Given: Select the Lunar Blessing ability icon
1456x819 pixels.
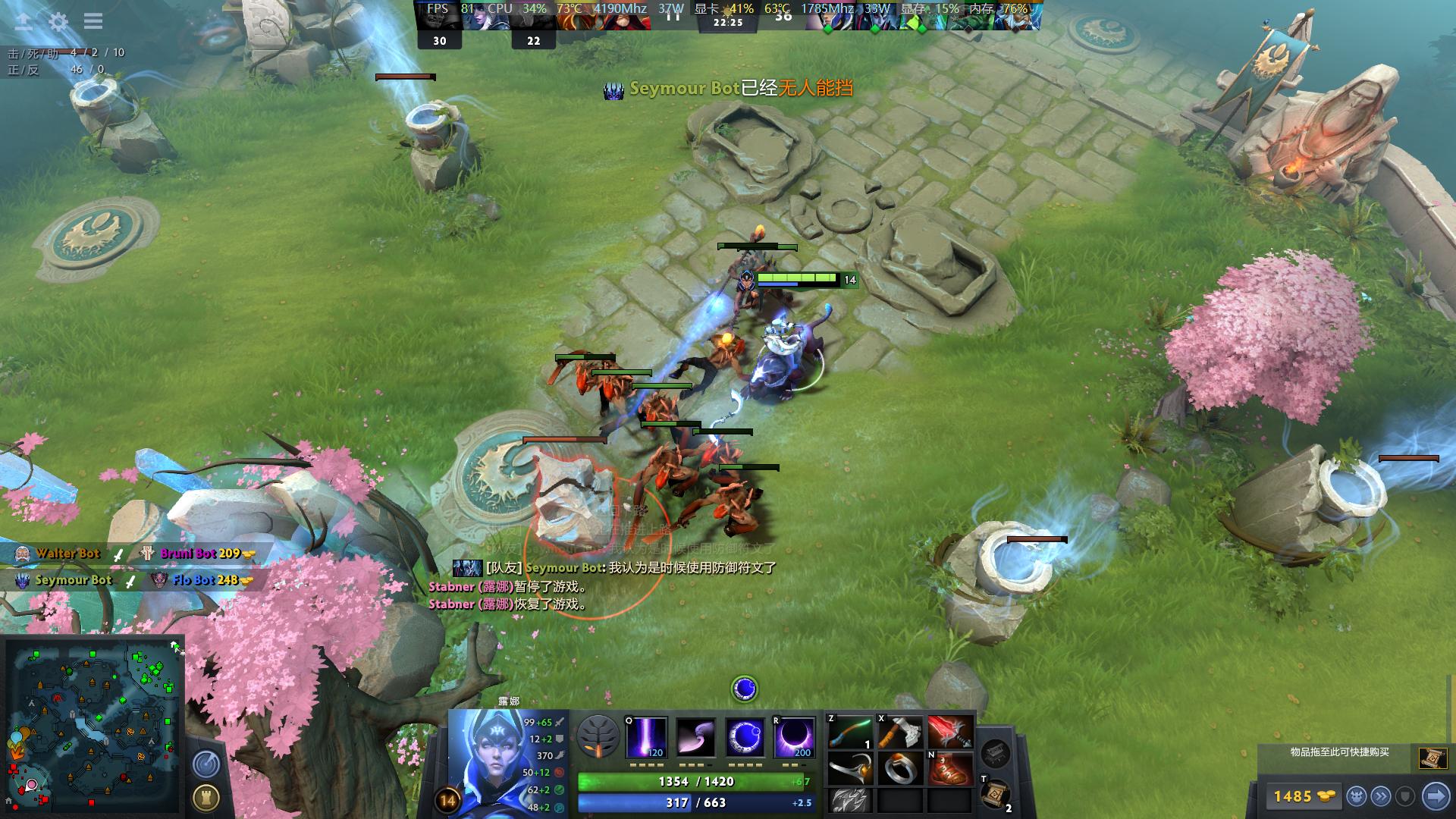Looking at the screenshot, I should [x=745, y=737].
